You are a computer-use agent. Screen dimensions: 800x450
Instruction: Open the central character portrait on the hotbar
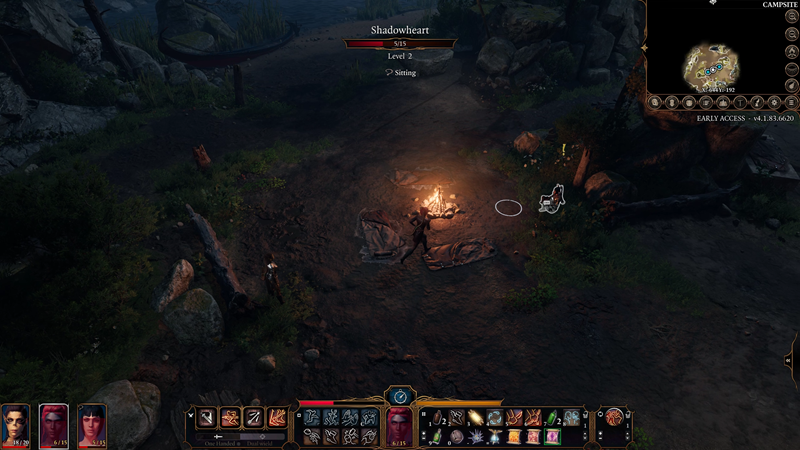tap(400, 424)
